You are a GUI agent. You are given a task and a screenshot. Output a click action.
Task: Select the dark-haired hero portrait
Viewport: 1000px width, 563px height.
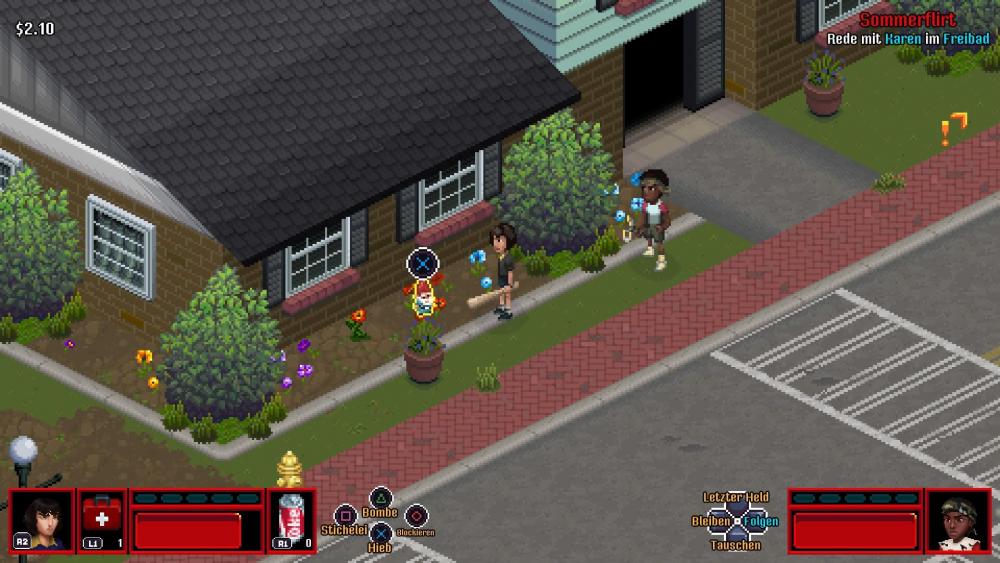(42, 520)
